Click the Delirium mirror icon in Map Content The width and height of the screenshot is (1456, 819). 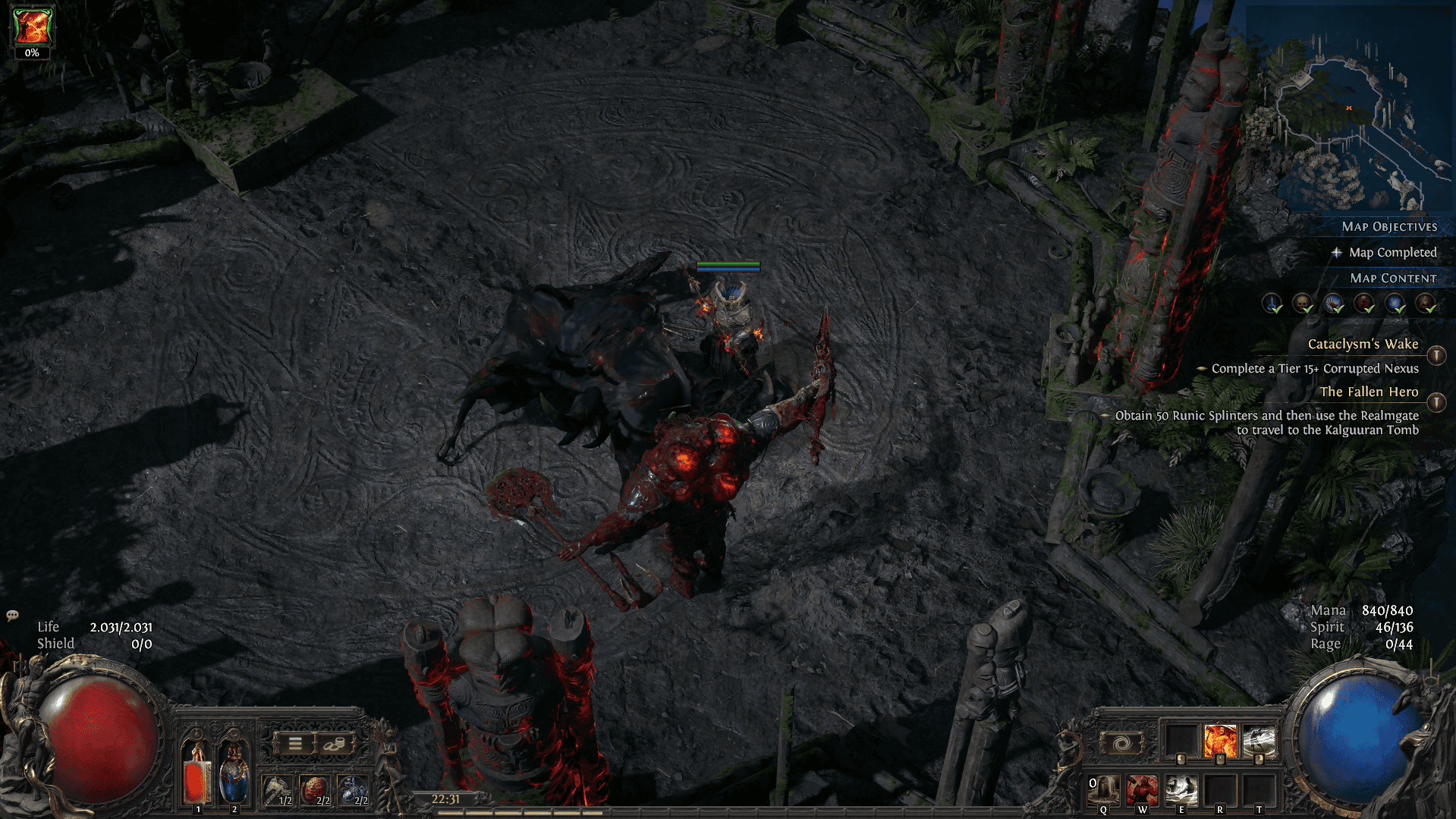tap(1393, 304)
